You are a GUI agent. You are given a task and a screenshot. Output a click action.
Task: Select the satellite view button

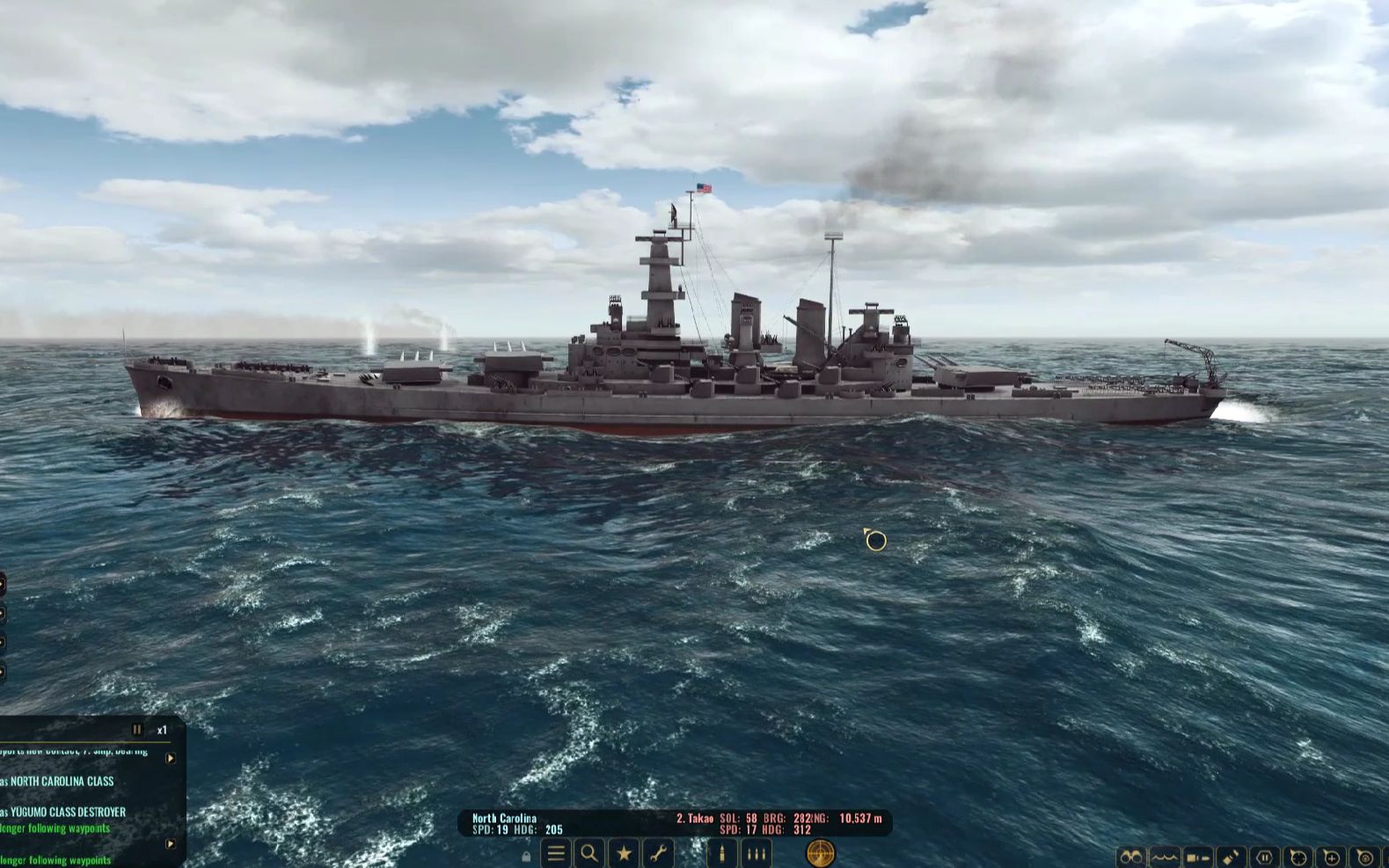[x=1232, y=857]
